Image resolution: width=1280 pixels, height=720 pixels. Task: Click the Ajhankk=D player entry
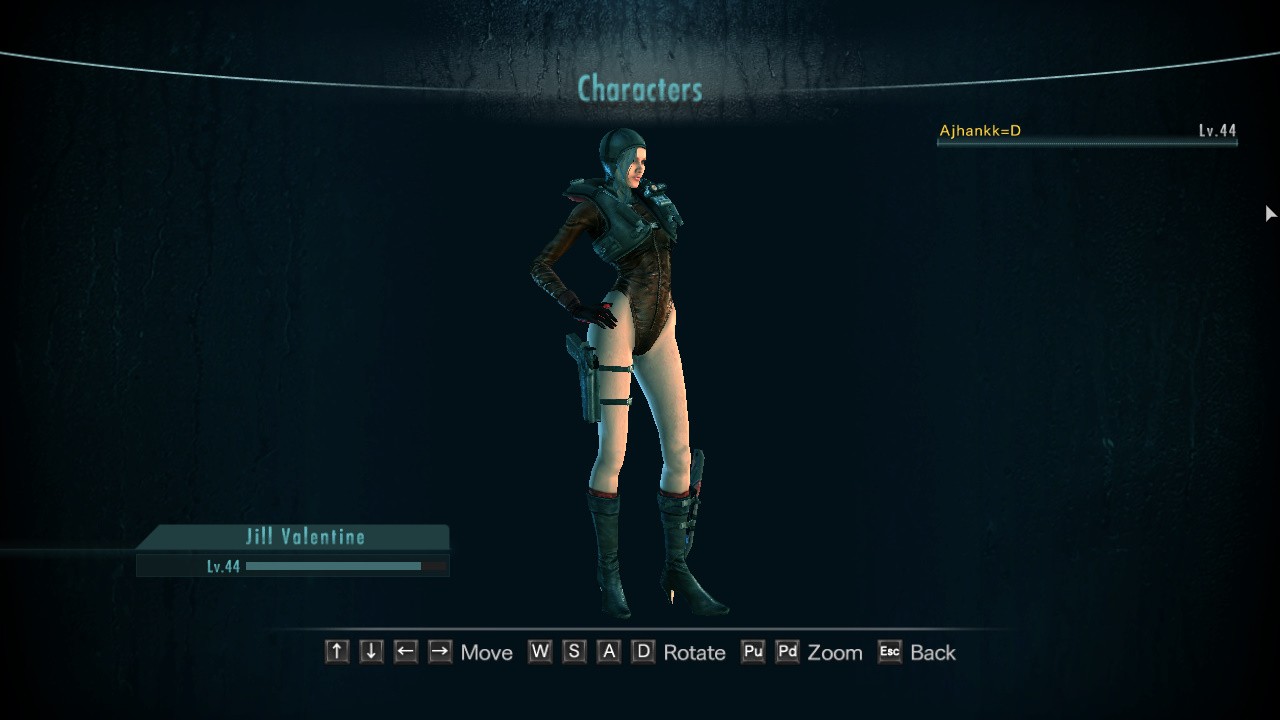[x=1086, y=131]
